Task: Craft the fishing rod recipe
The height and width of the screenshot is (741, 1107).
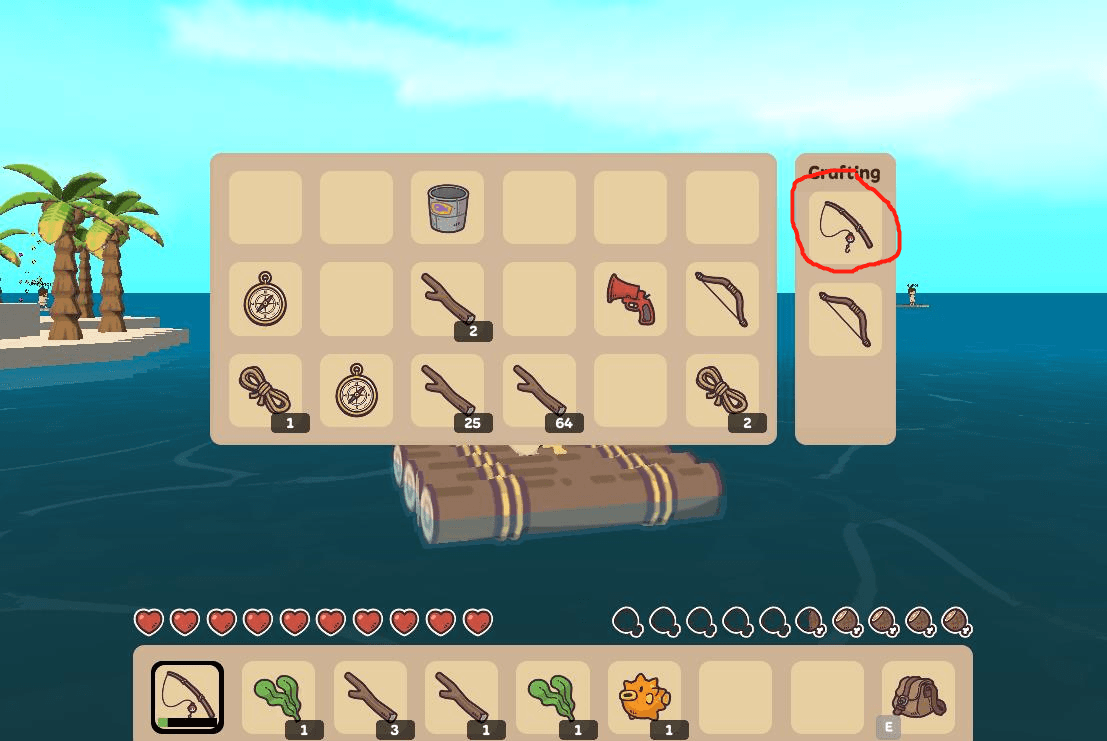Action: (845, 227)
